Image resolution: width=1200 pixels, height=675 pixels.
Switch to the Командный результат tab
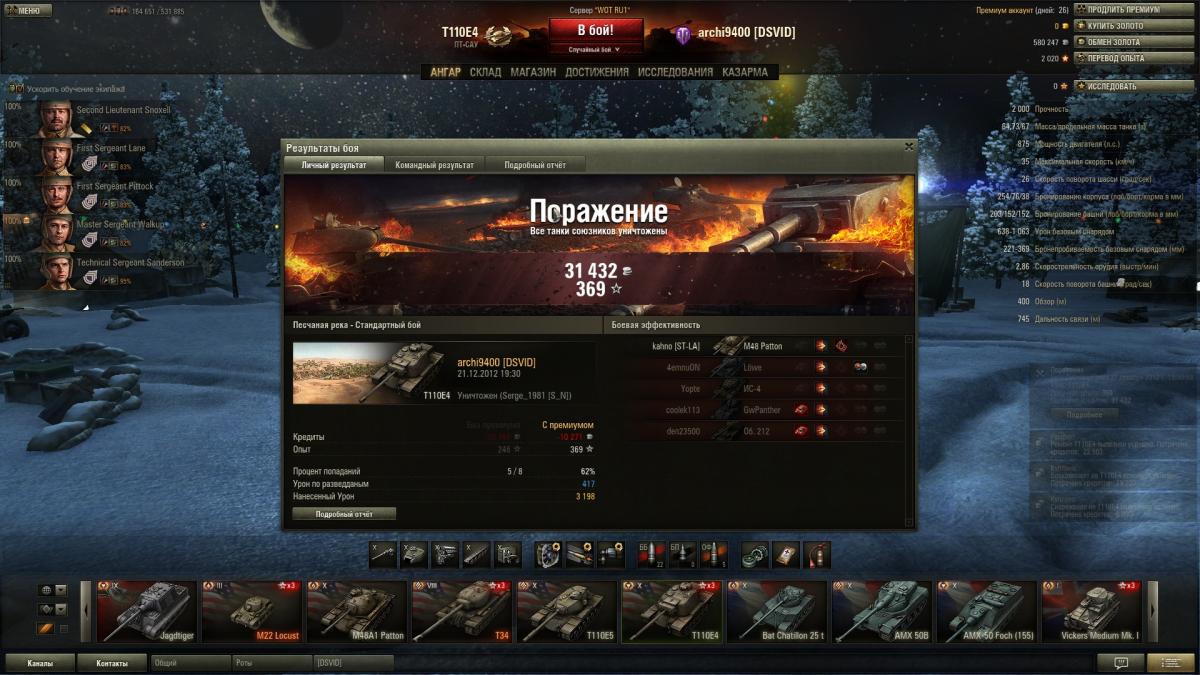pyautogui.click(x=434, y=164)
